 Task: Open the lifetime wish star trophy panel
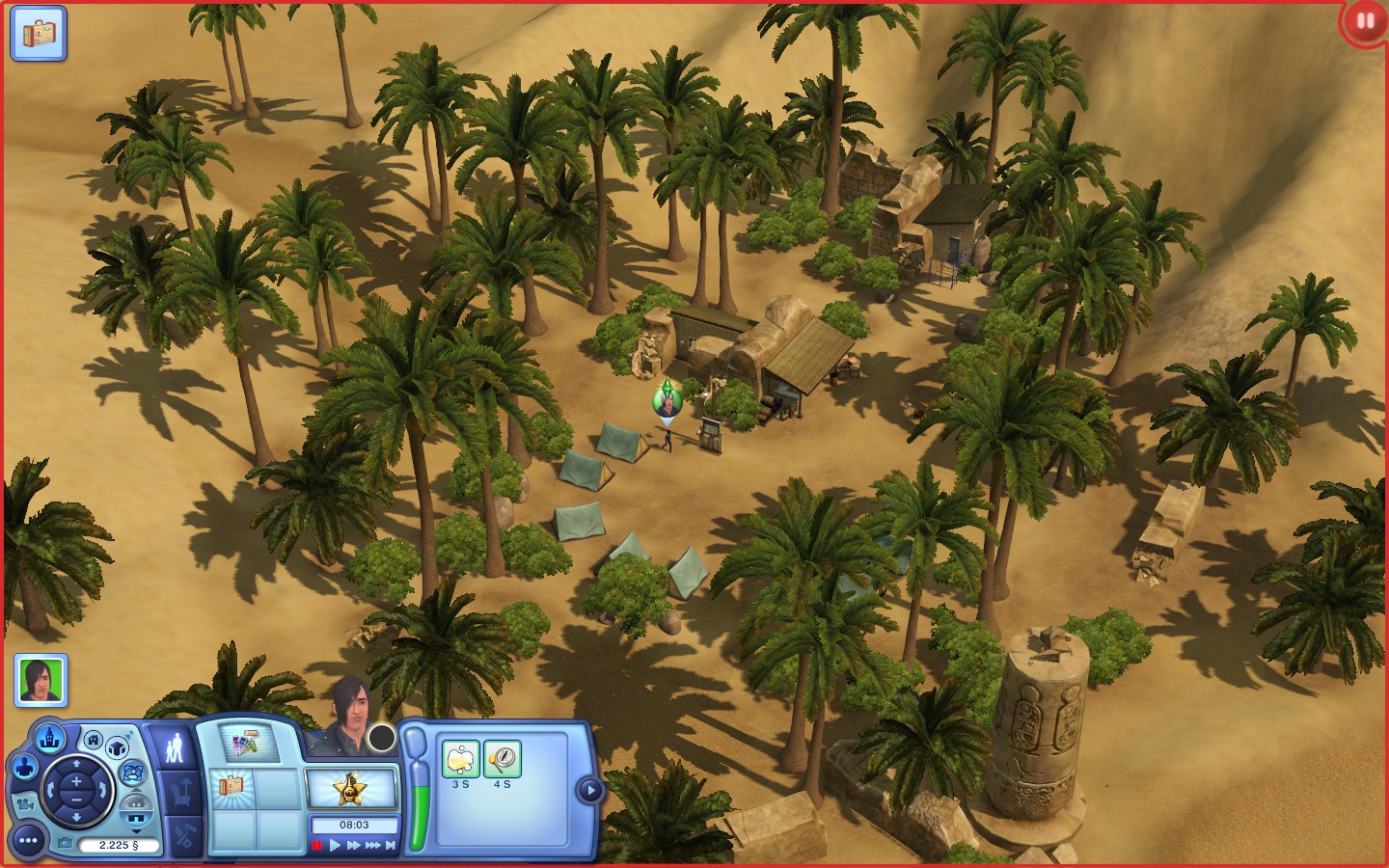350,789
